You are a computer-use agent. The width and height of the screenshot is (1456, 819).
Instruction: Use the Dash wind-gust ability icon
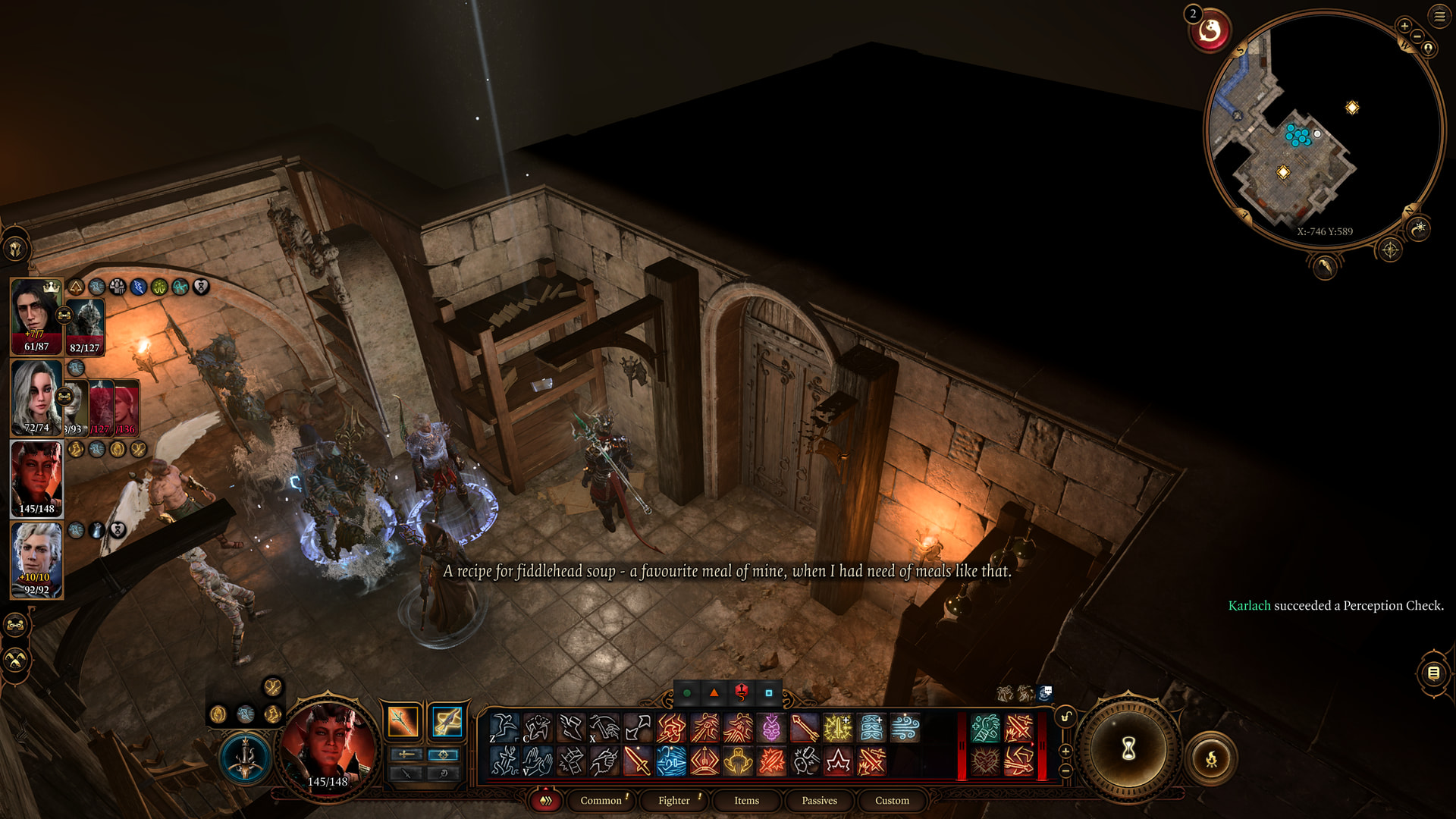tap(905, 728)
